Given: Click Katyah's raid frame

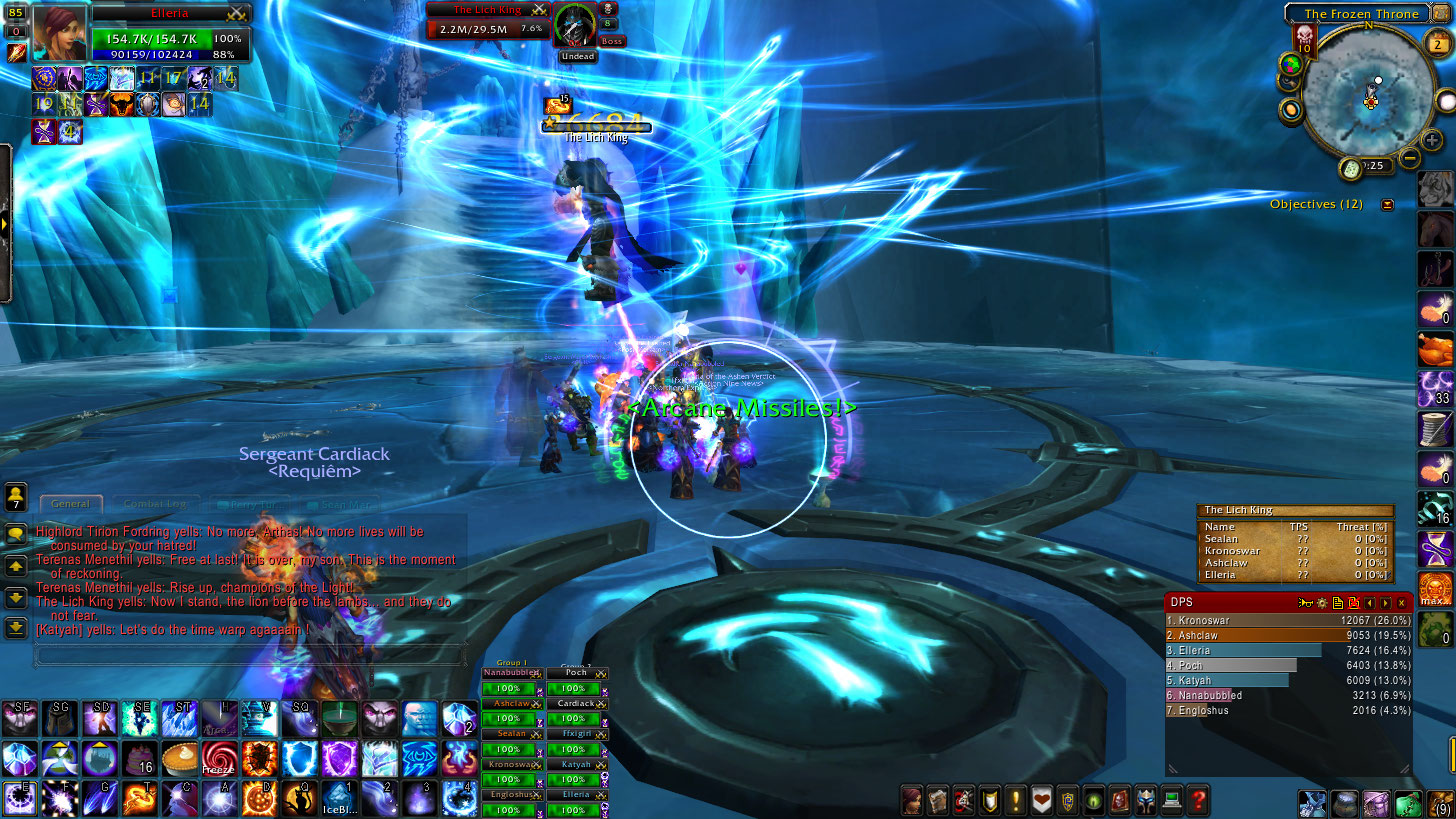Looking at the screenshot, I should [x=576, y=765].
